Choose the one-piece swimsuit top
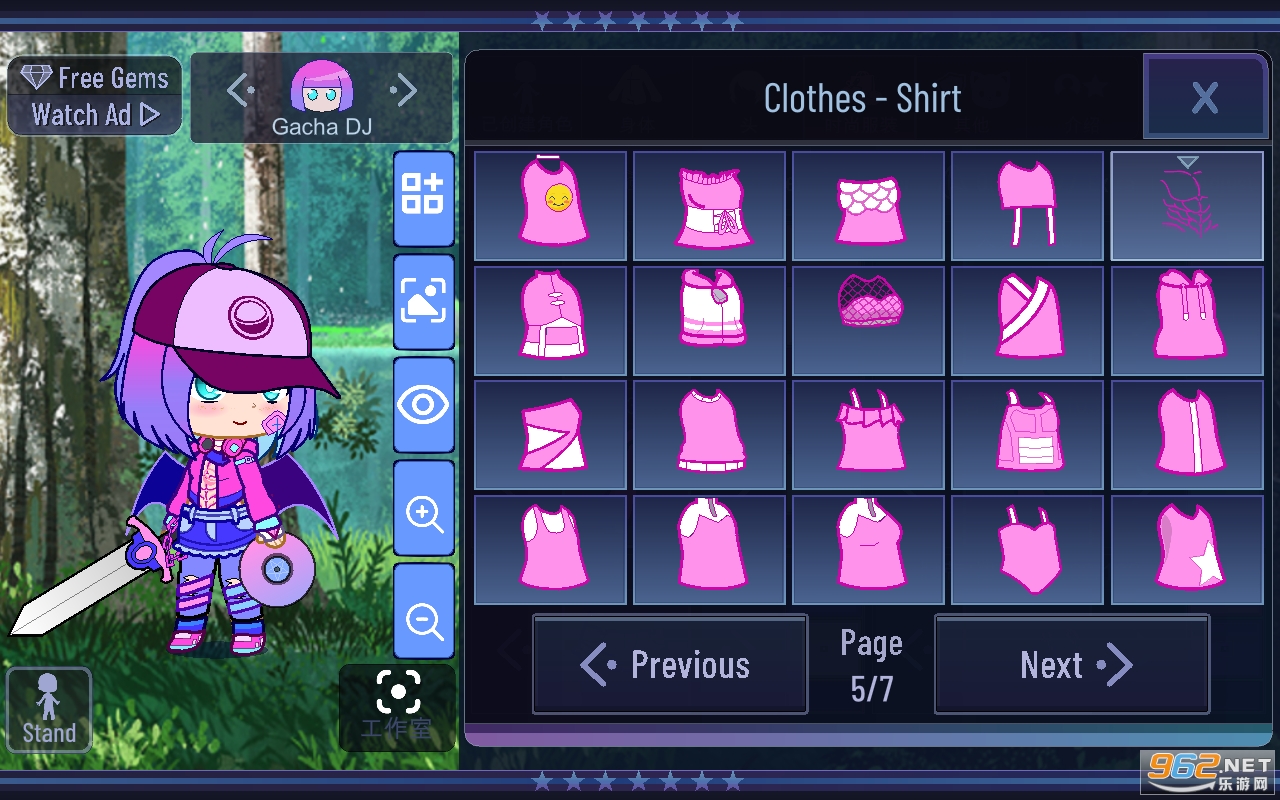The image size is (1280, 800). 1028,550
